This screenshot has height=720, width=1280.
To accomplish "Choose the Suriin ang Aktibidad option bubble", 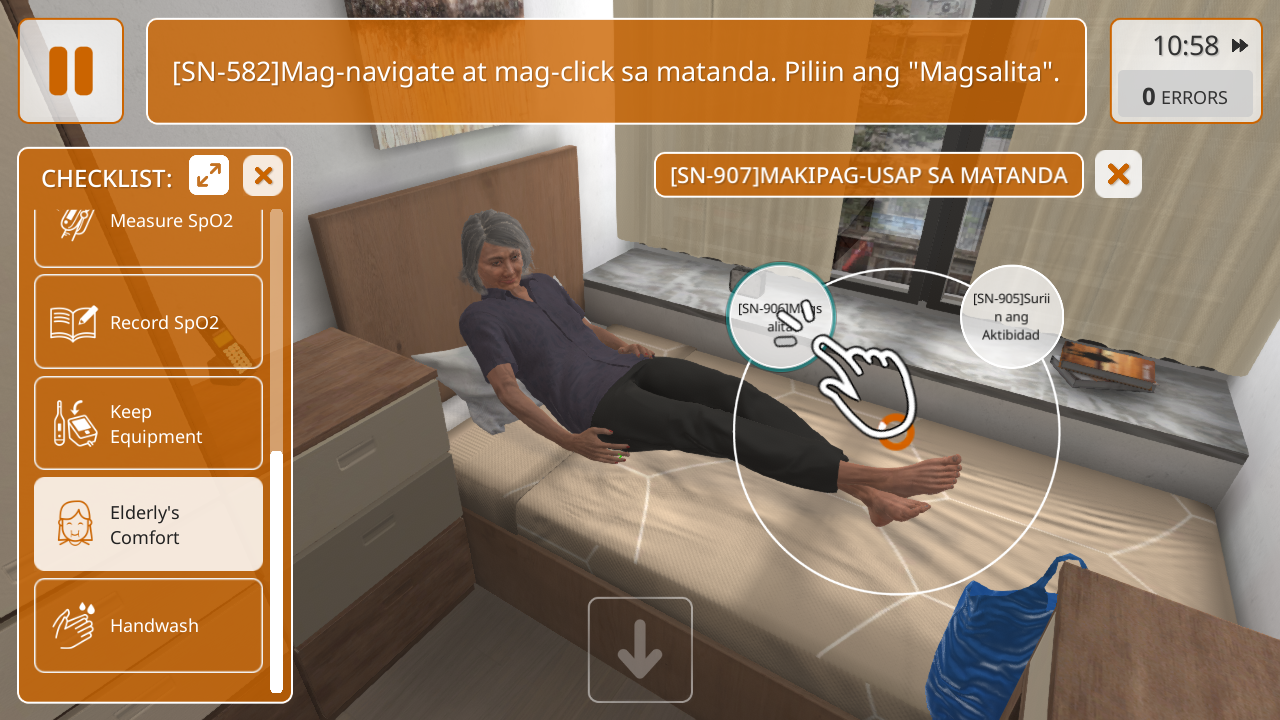I will 1011,316.
